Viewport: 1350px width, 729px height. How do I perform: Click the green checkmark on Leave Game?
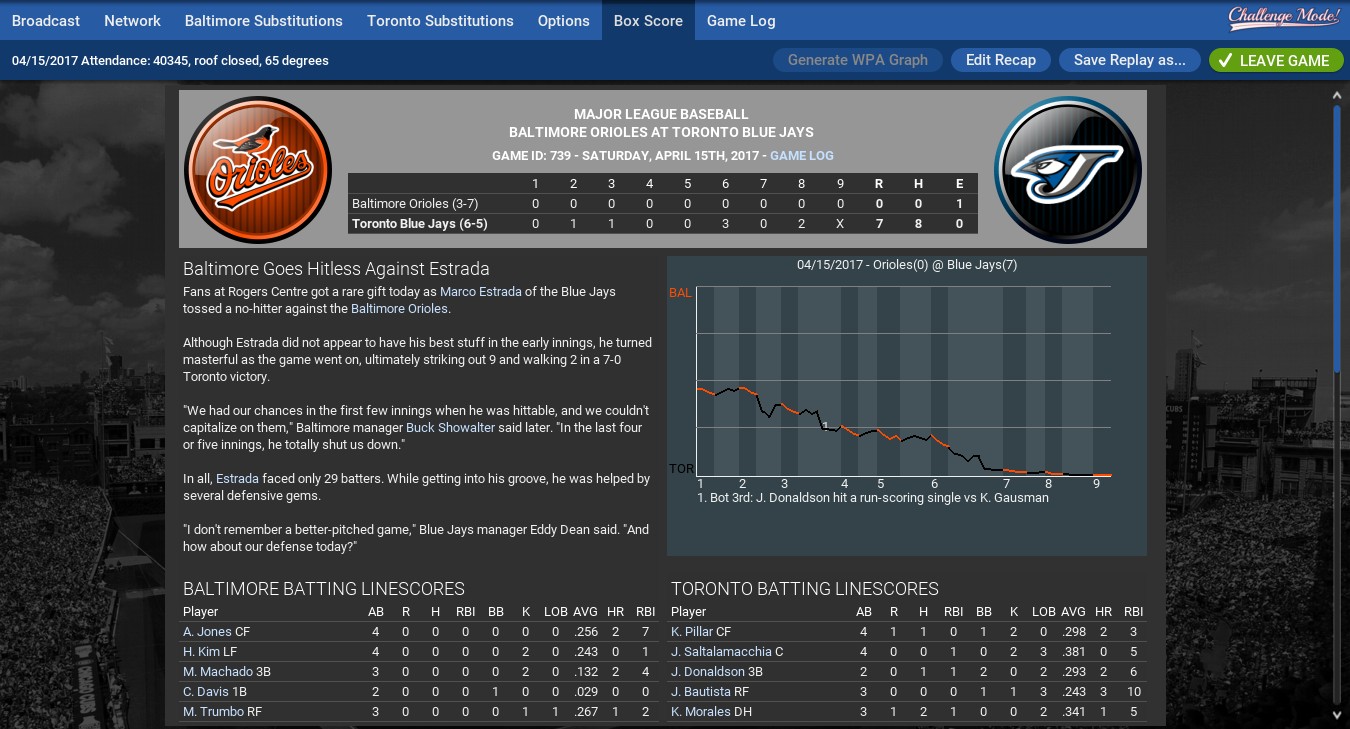(x=1226, y=60)
